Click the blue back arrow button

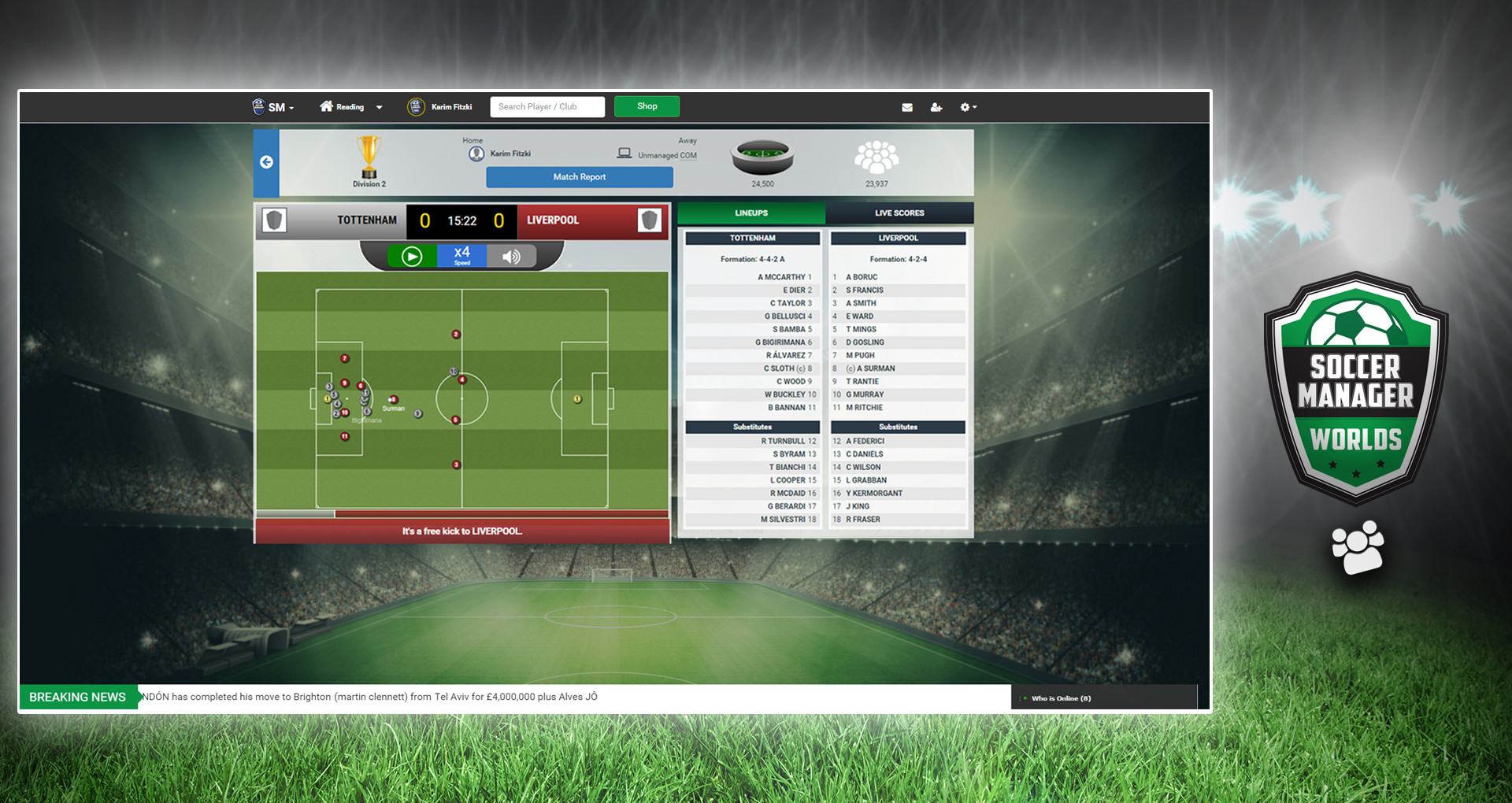266,163
